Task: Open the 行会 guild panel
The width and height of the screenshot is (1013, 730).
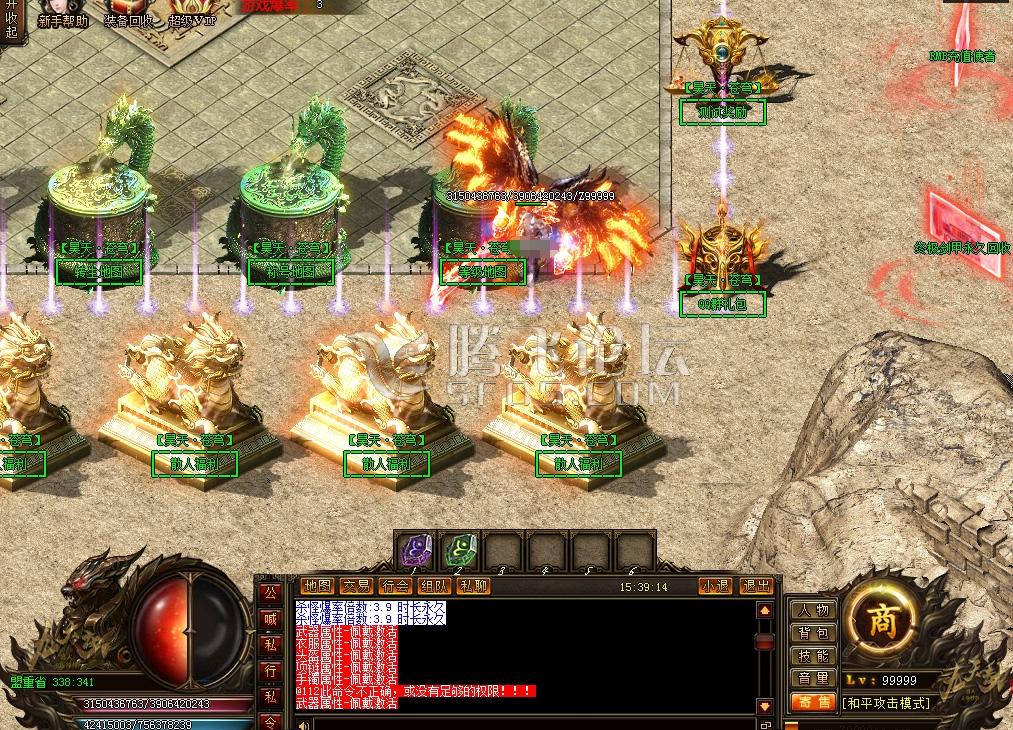Action: coord(395,586)
